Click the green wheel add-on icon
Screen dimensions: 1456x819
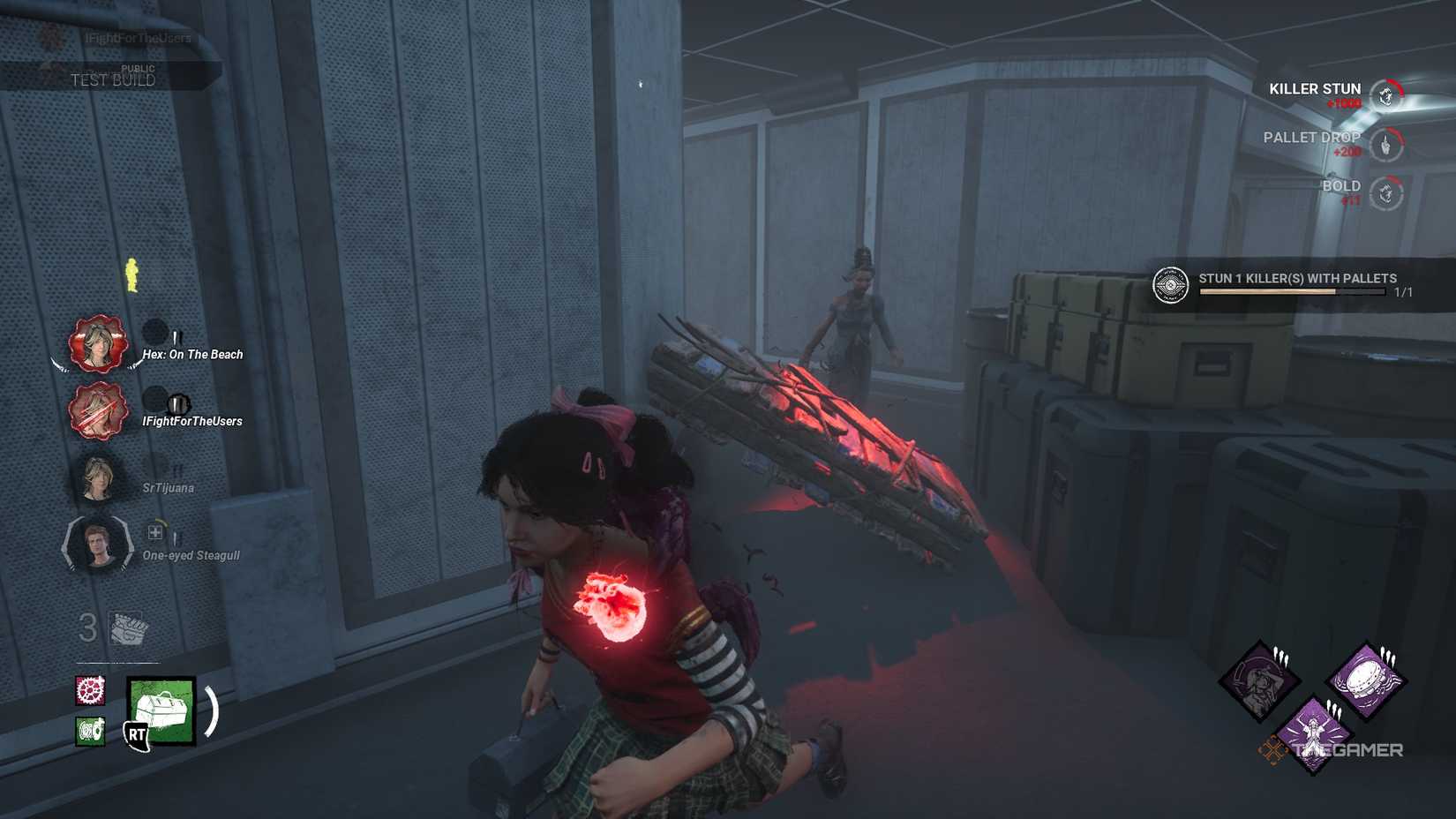[90, 731]
